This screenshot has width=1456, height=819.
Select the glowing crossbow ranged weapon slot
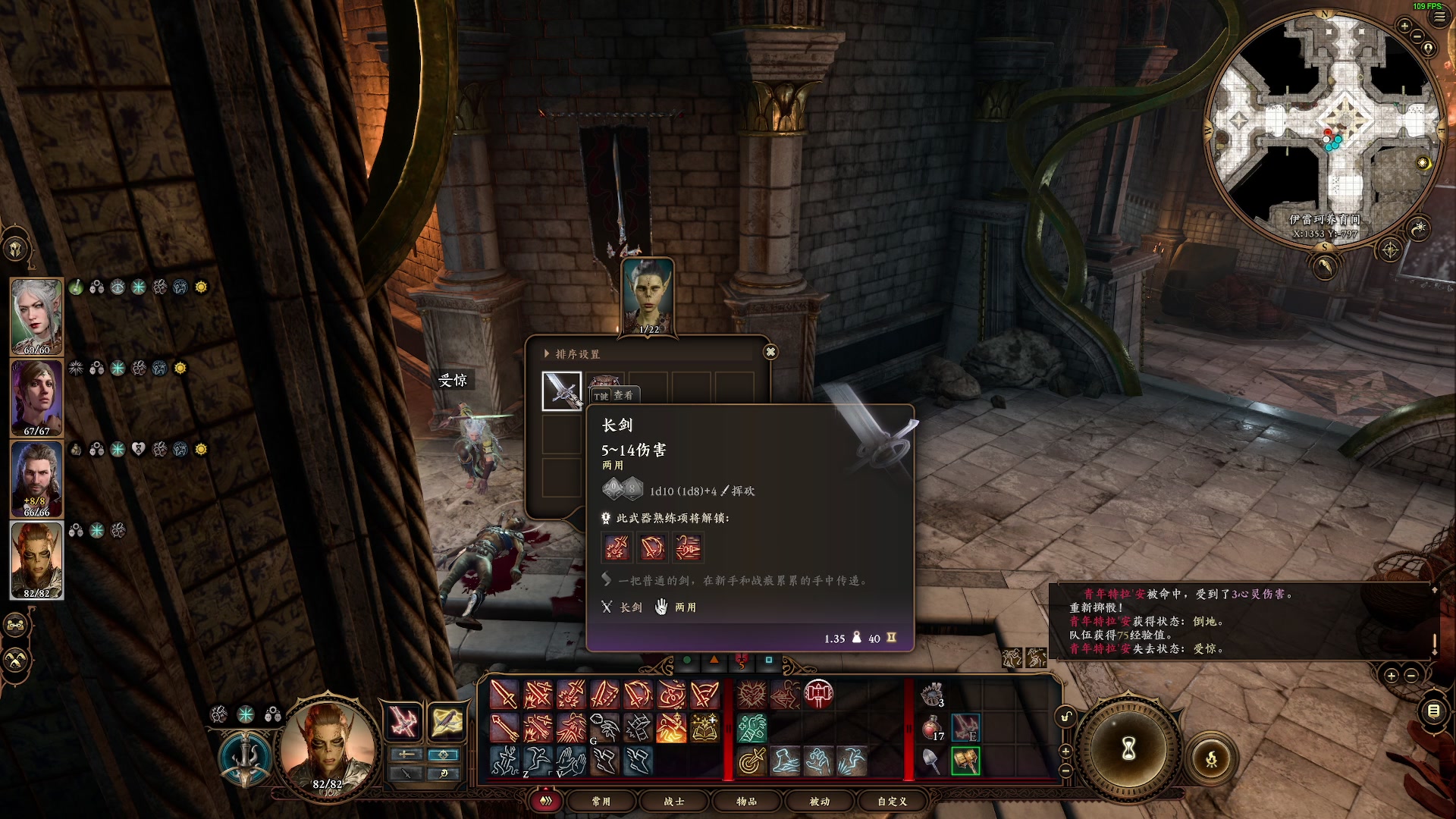(x=447, y=722)
